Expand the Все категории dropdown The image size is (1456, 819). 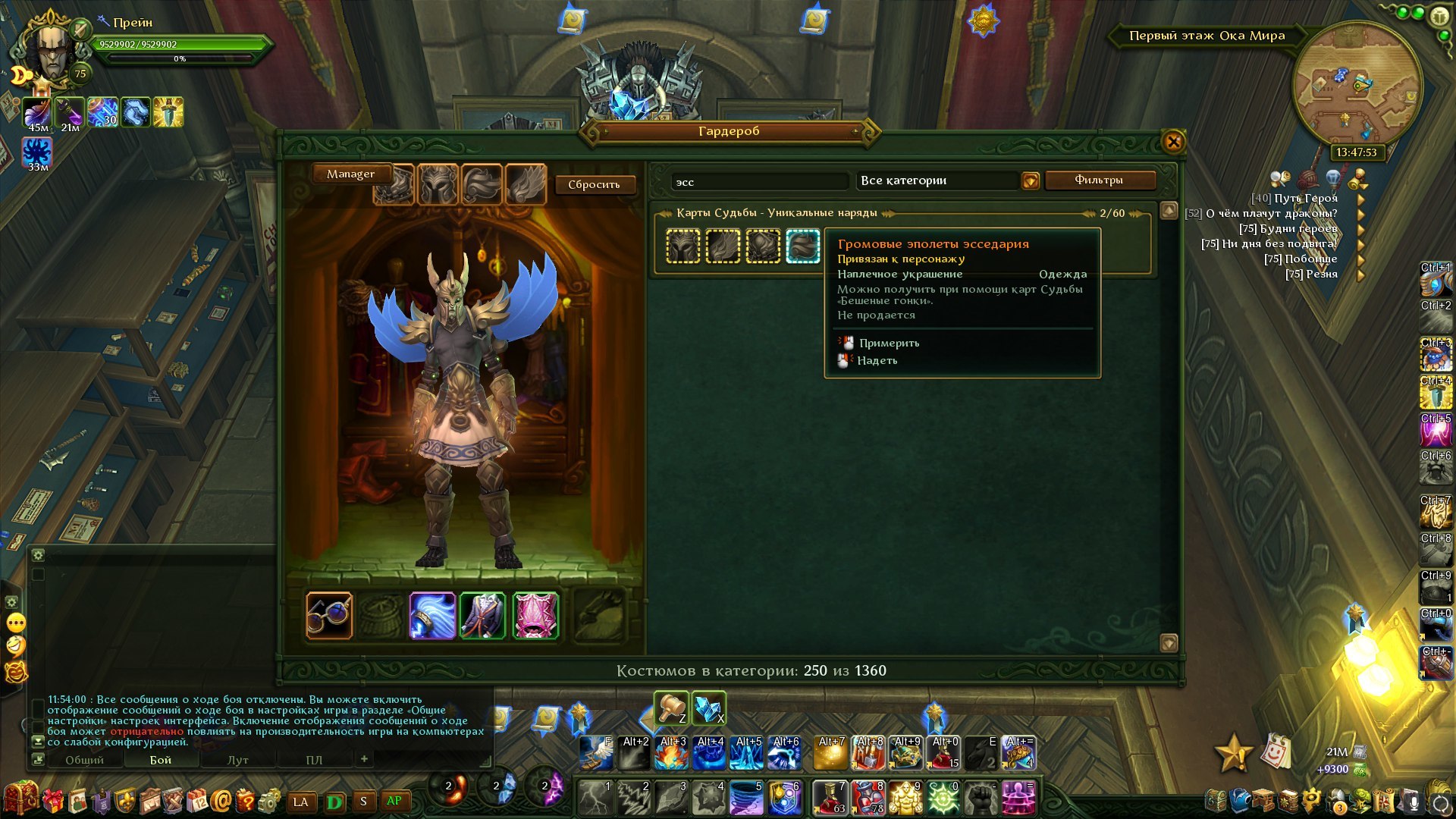[x=1030, y=180]
